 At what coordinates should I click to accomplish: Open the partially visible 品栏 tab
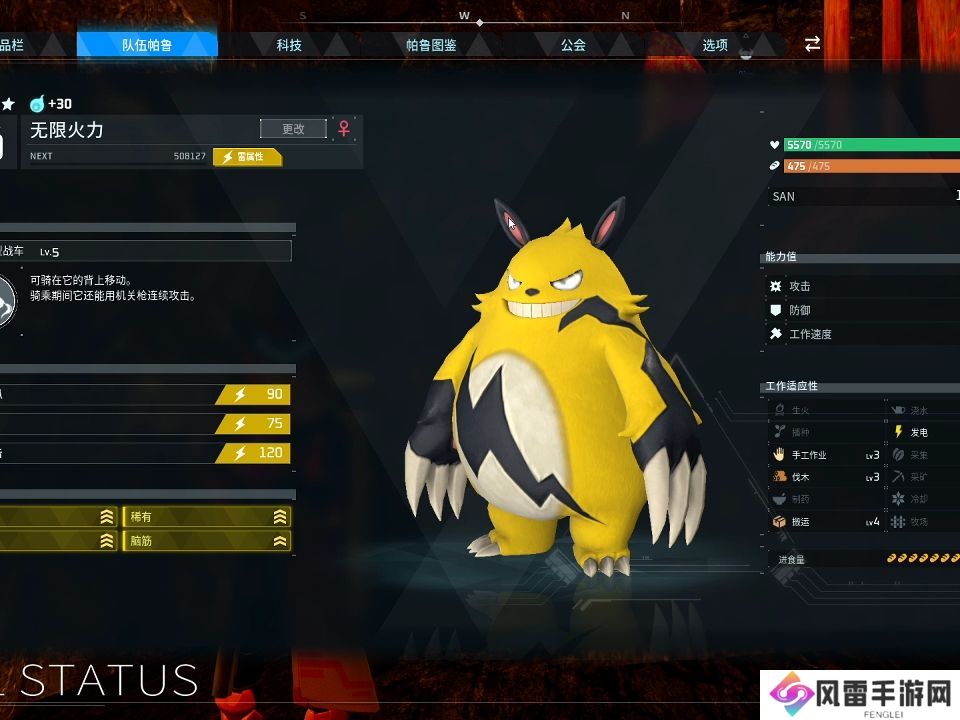pos(14,45)
